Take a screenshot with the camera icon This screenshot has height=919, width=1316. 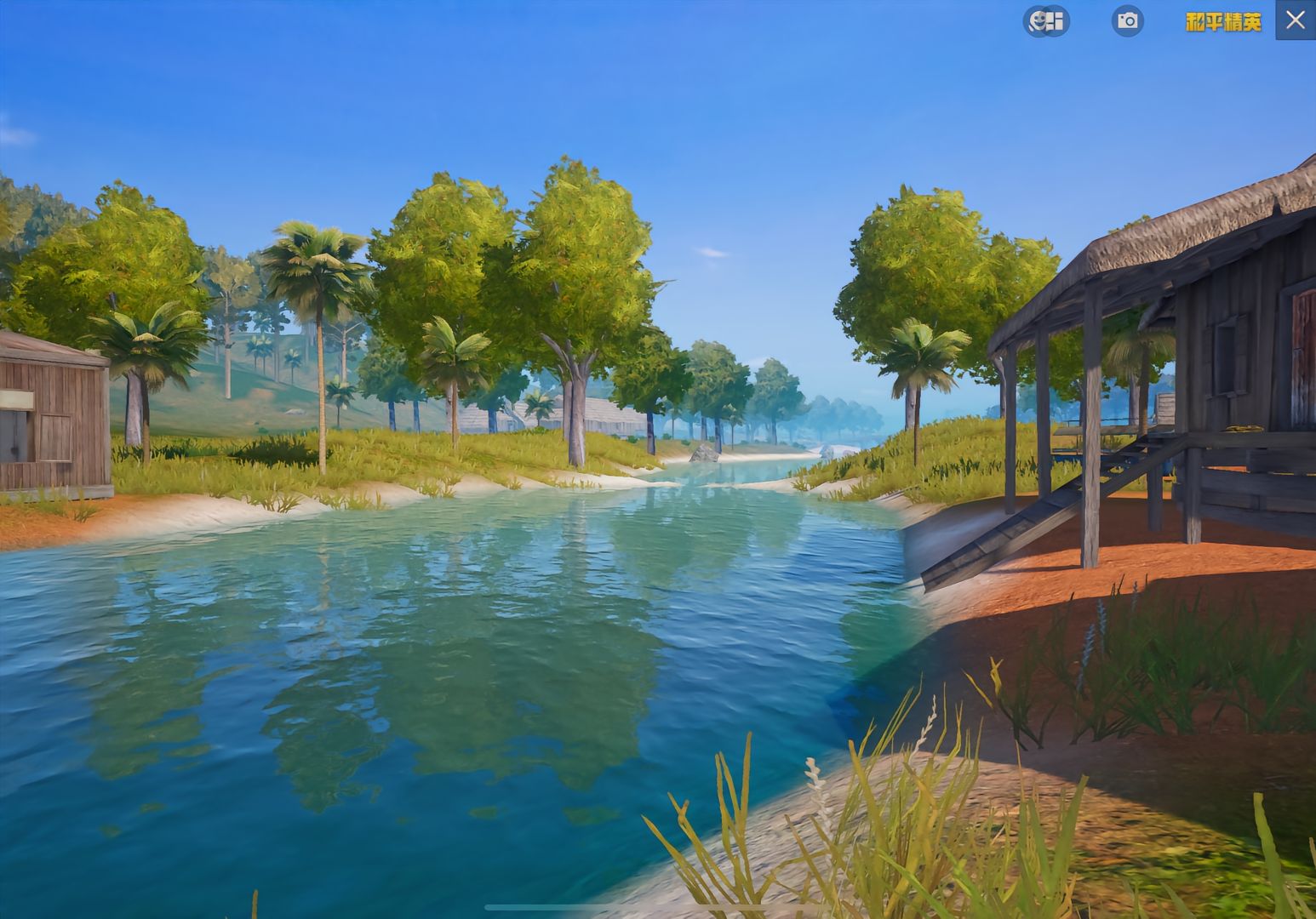coord(1128,20)
